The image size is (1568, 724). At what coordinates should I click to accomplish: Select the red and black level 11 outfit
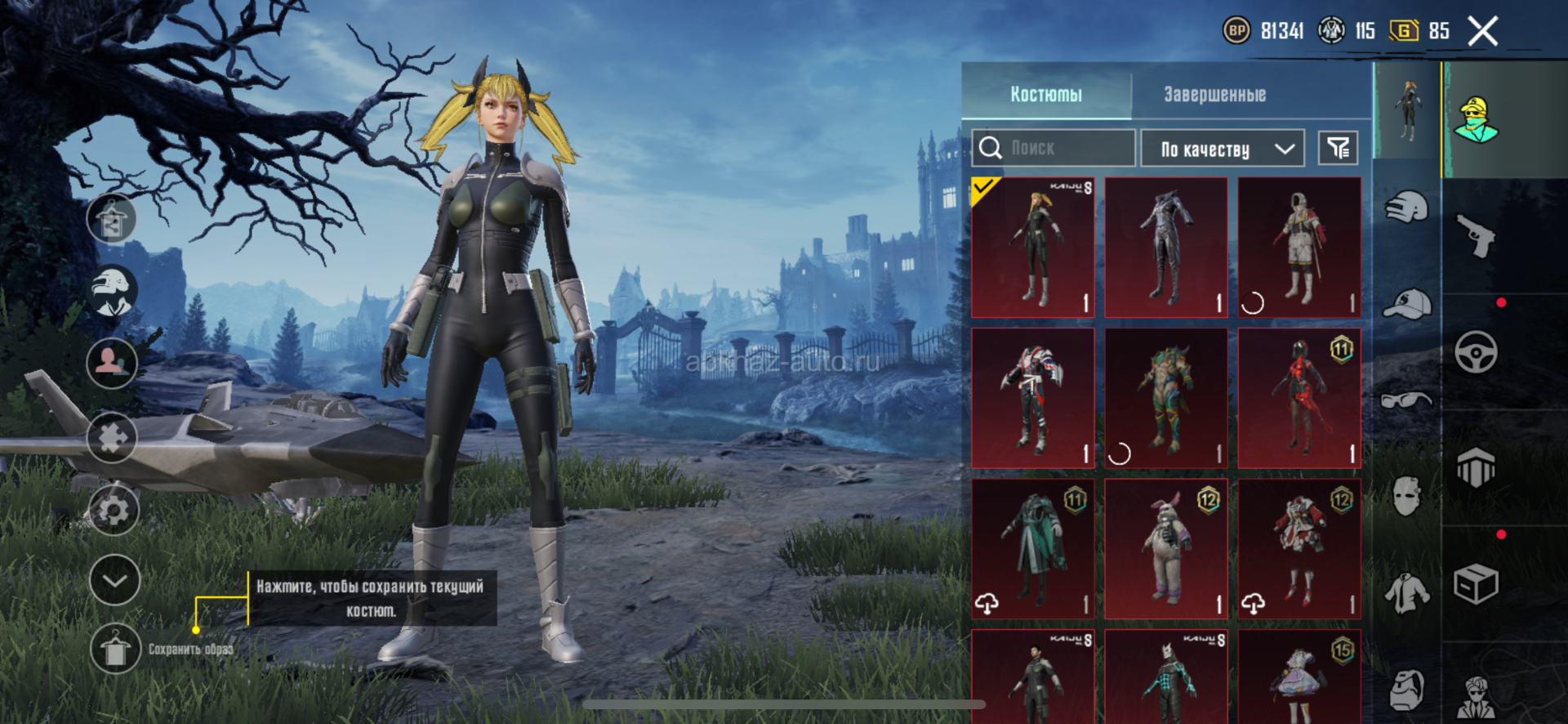pos(1299,398)
